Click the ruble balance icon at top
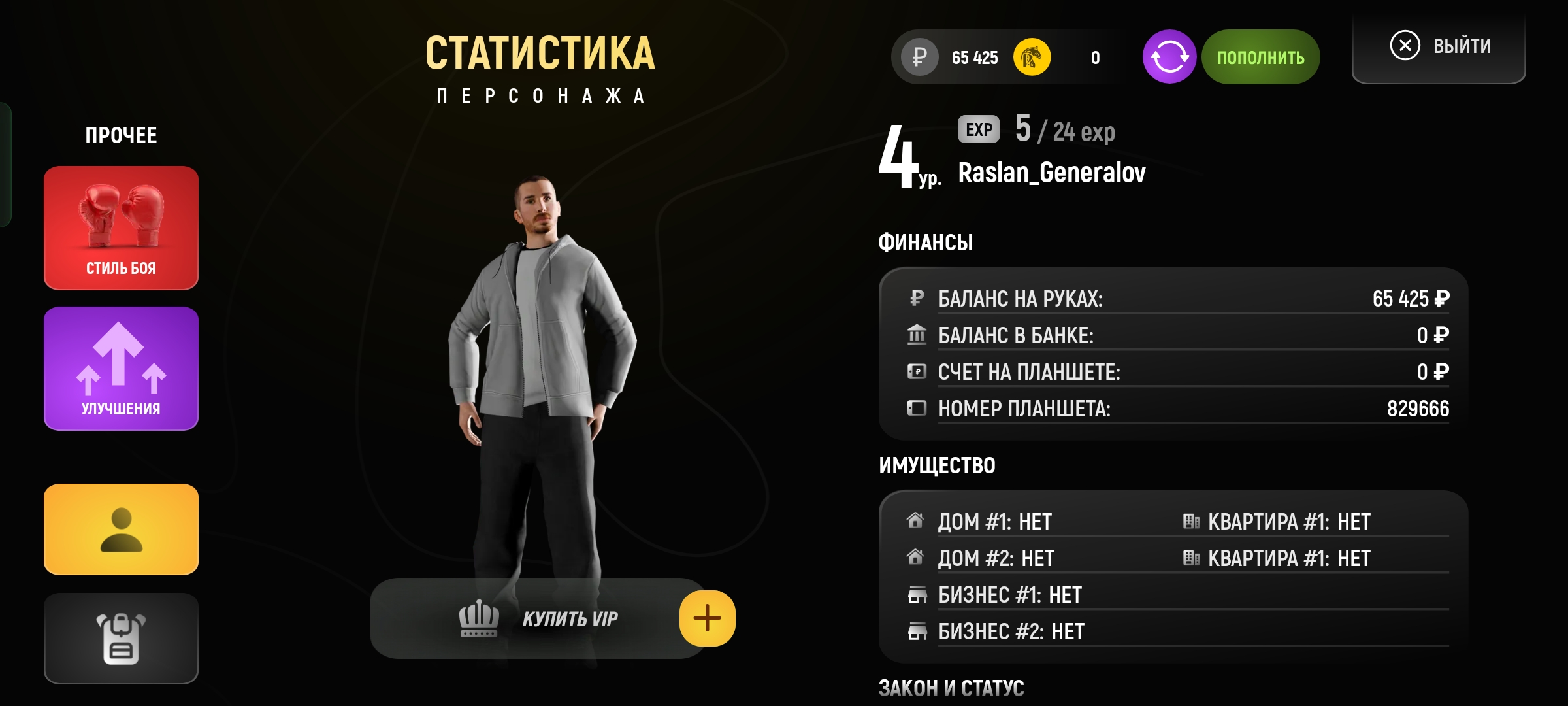The width and height of the screenshot is (1568, 706). click(917, 57)
